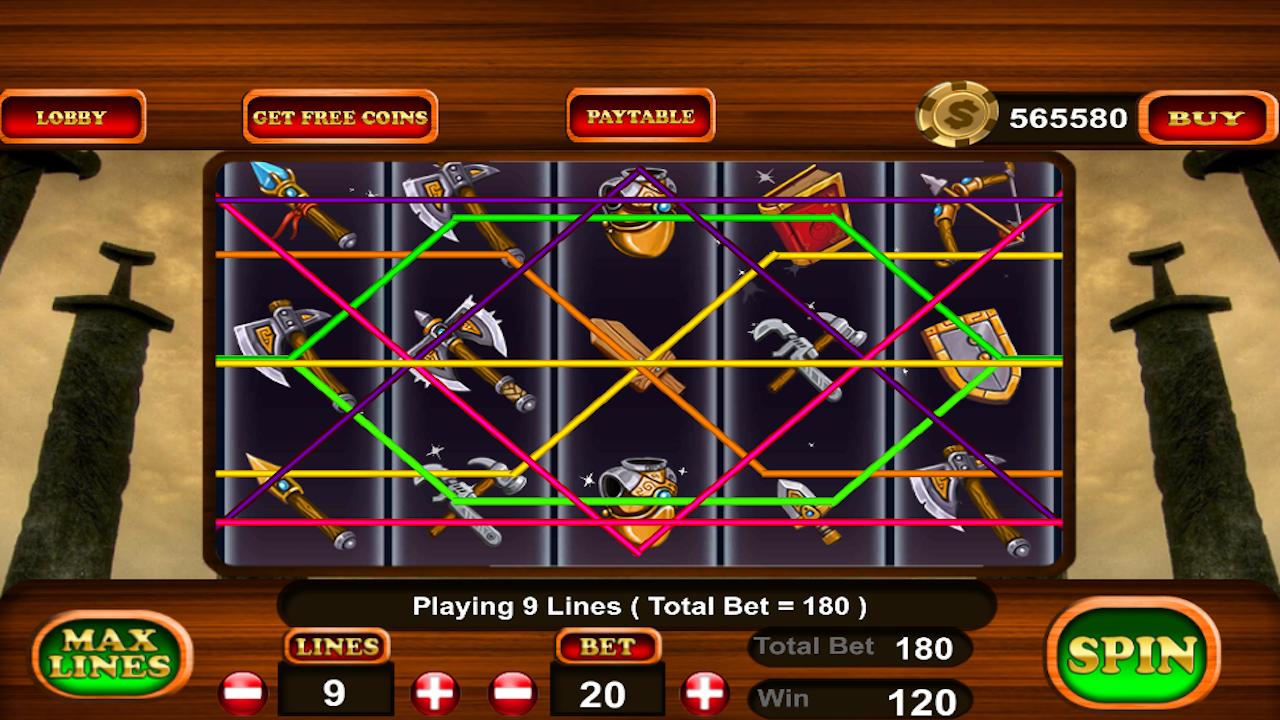Viewport: 1280px width, 720px height.
Task: Click the Playing 9 Lines message bar
Action: point(640,604)
